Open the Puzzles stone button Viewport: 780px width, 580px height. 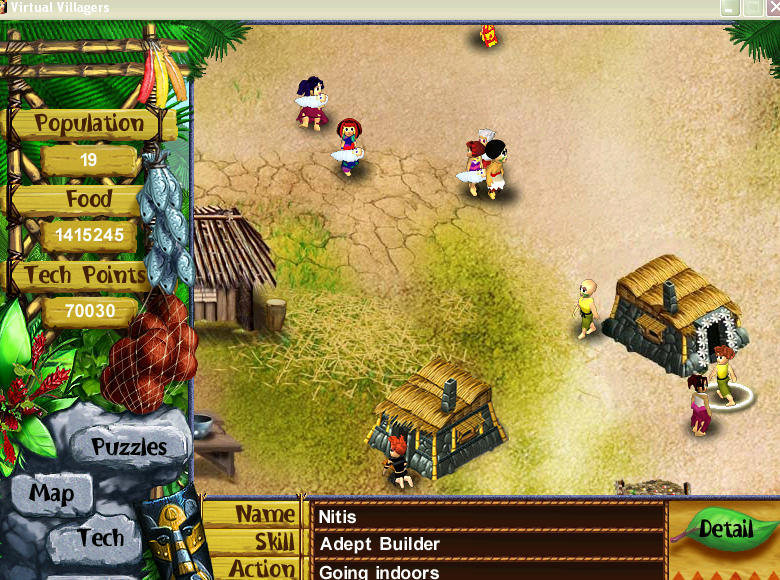coord(130,446)
